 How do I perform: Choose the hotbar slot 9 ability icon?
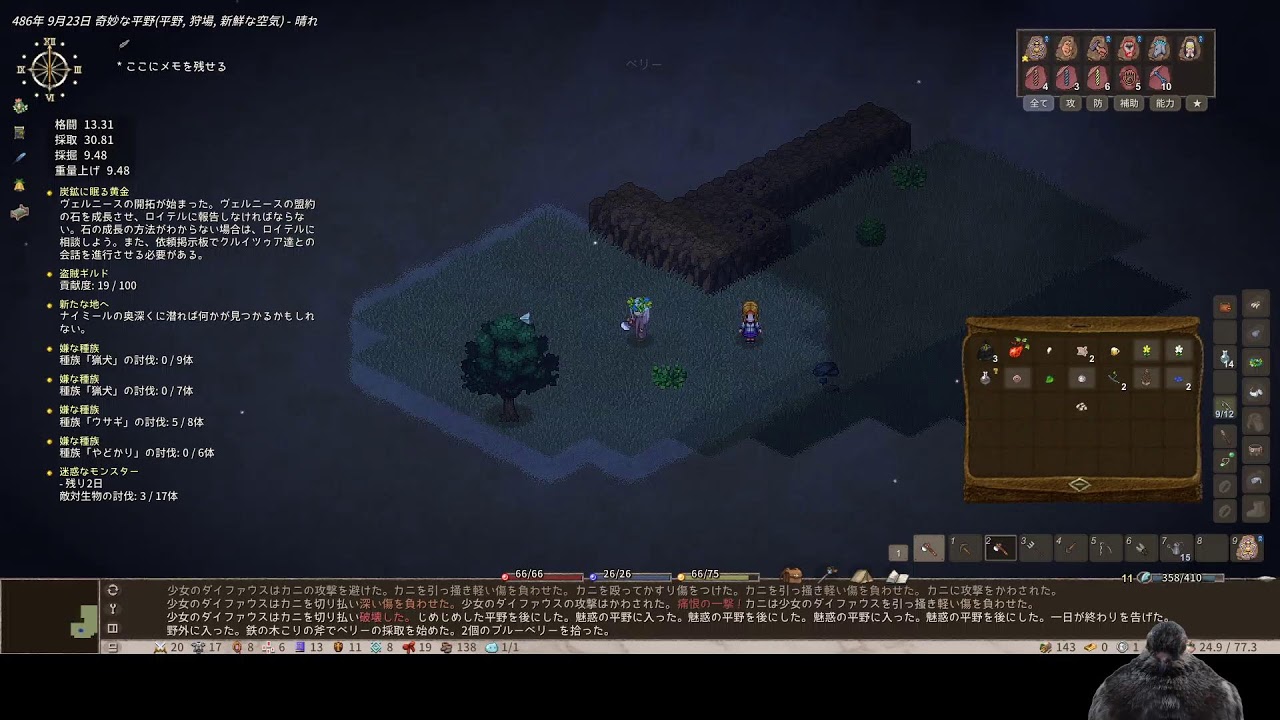tap(1247, 548)
